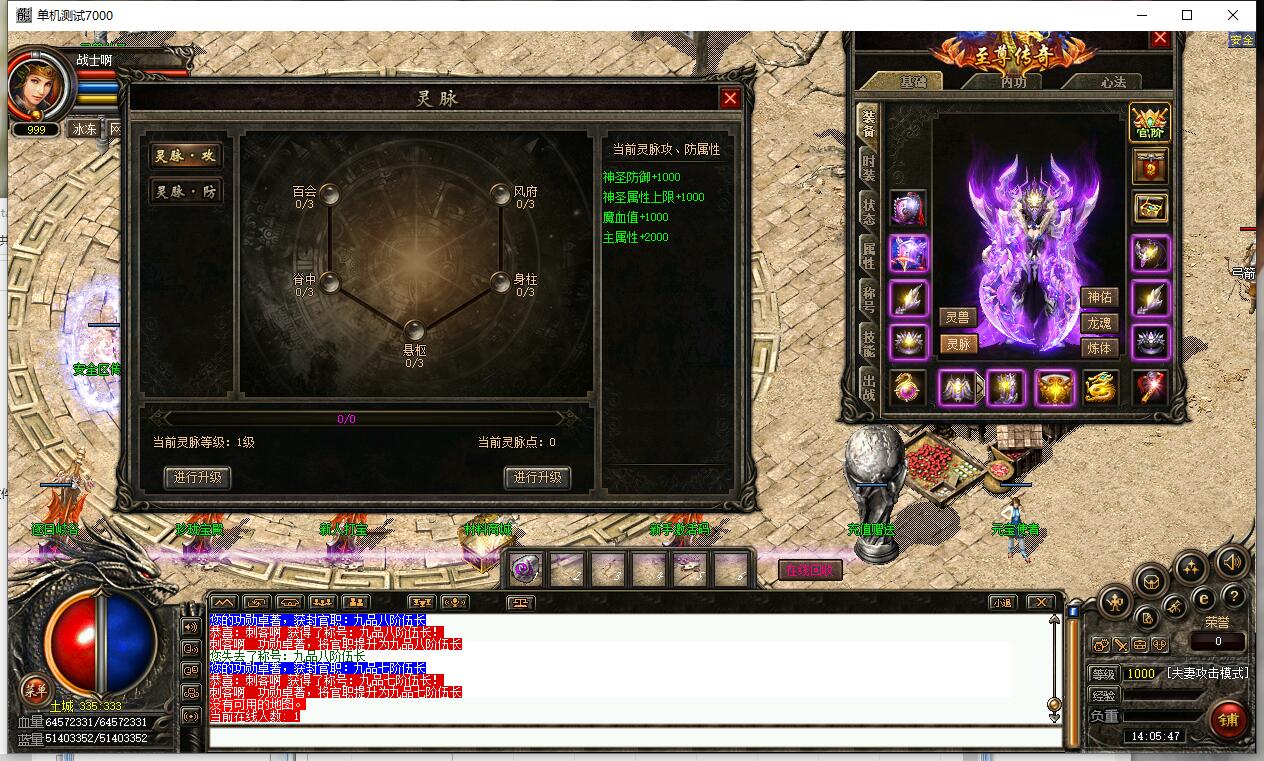
Task: Click the 小退 logout button
Action: [1003, 602]
